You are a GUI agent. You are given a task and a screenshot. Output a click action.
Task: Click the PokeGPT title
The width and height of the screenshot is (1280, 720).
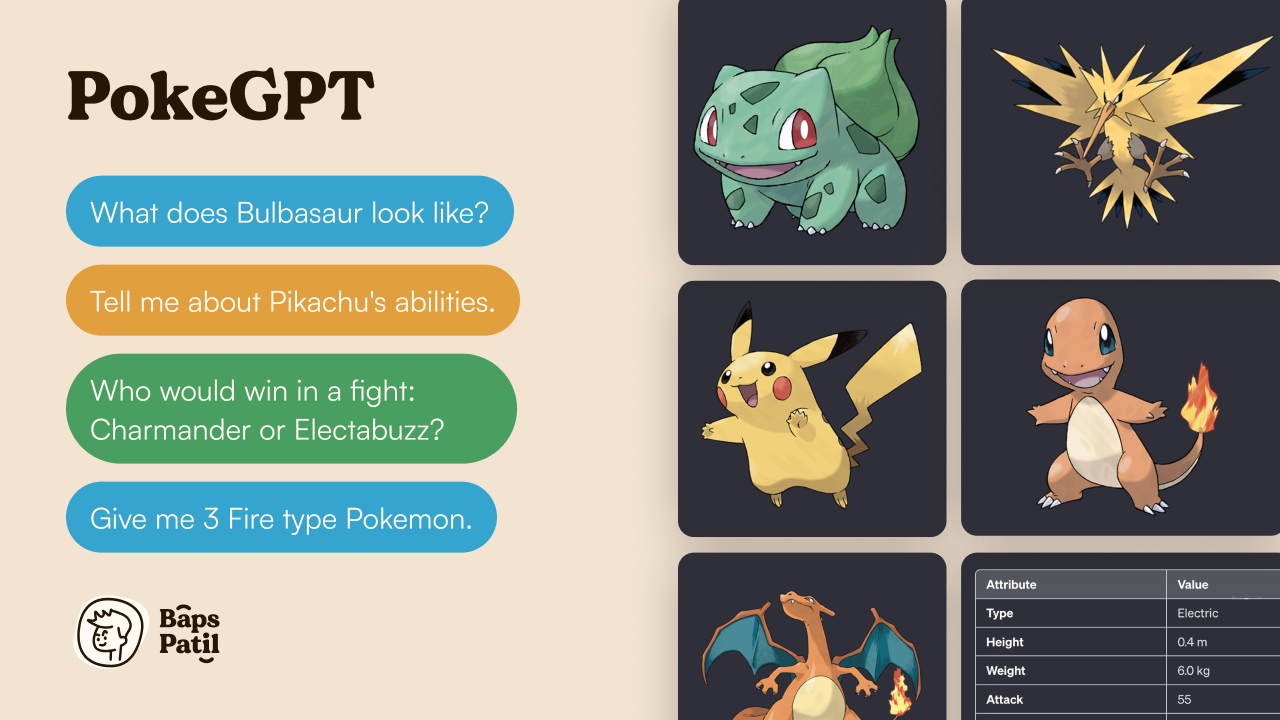(220, 95)
